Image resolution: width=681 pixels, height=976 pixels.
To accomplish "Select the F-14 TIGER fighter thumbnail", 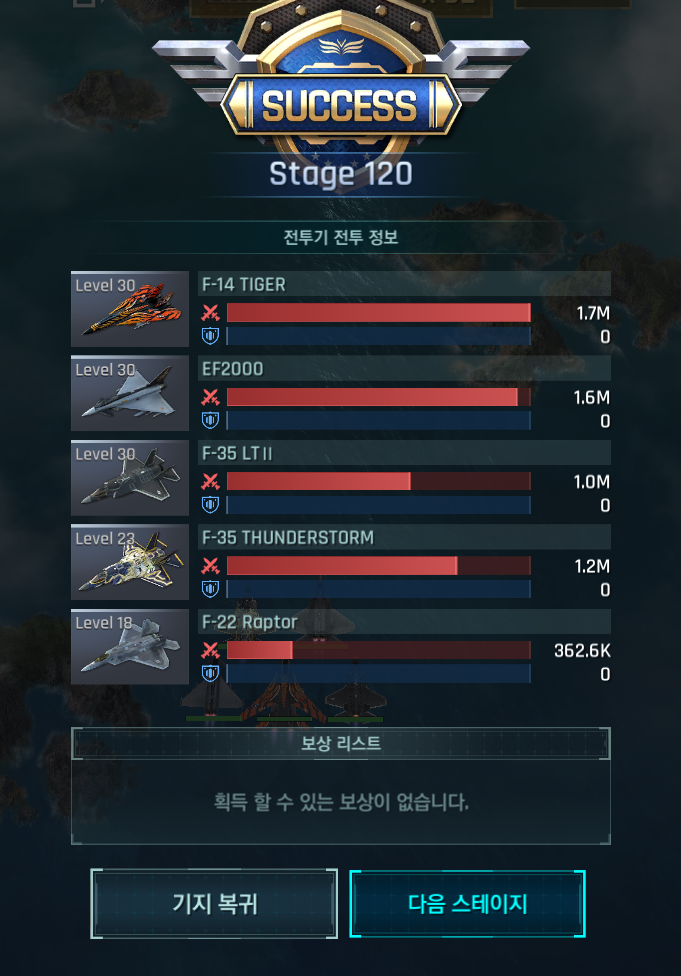I will [x=130, y=309].
